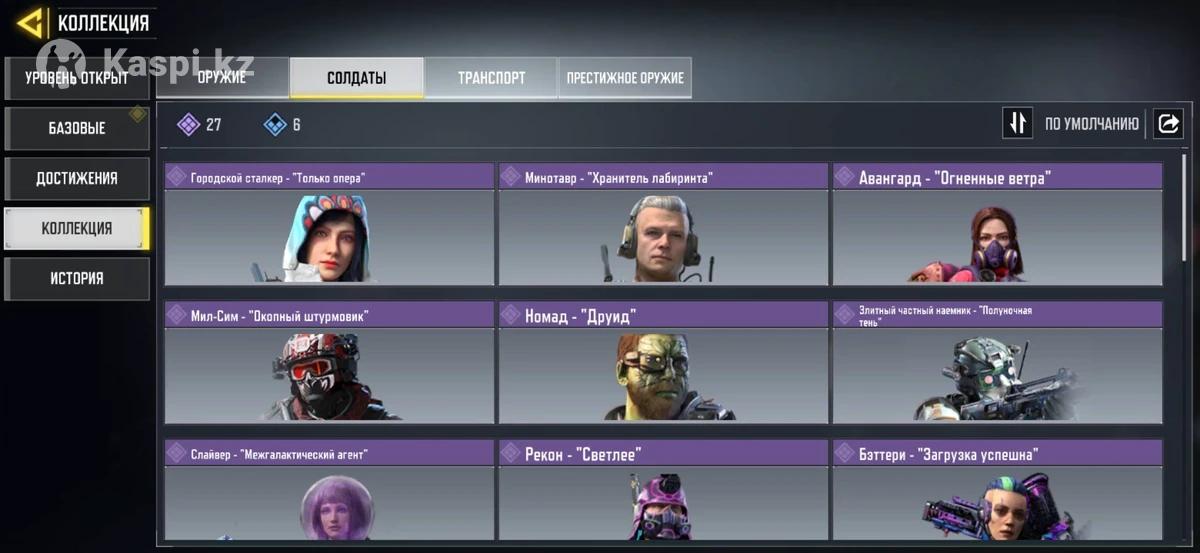Switch to the ОРУЖИЕ tab
The image size is (1200, 553).
222,77
